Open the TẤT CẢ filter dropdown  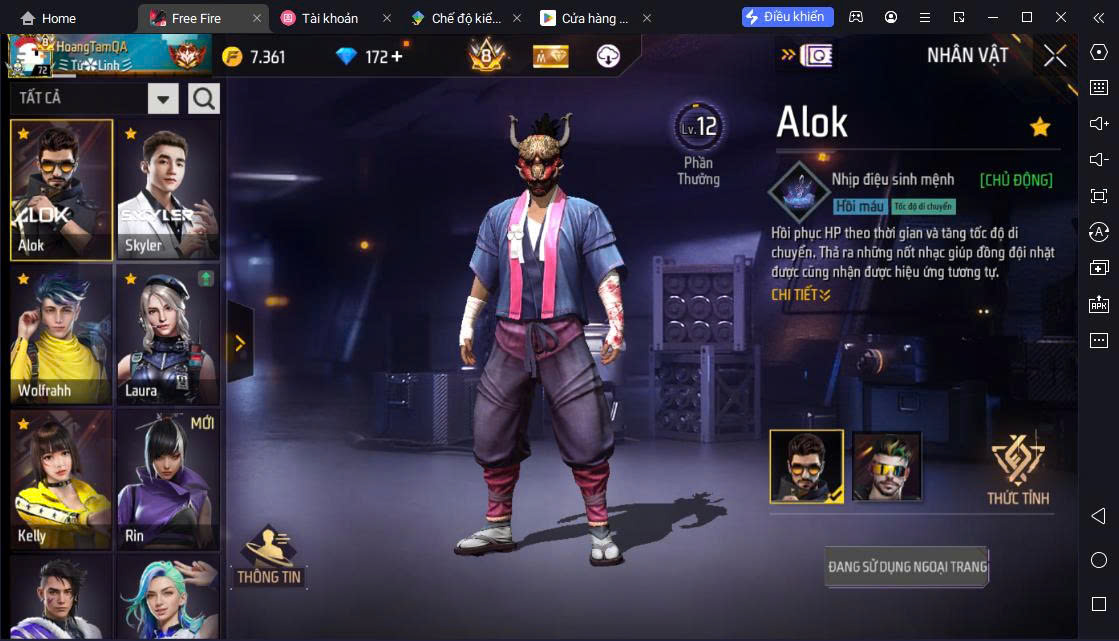pos(163,98)
